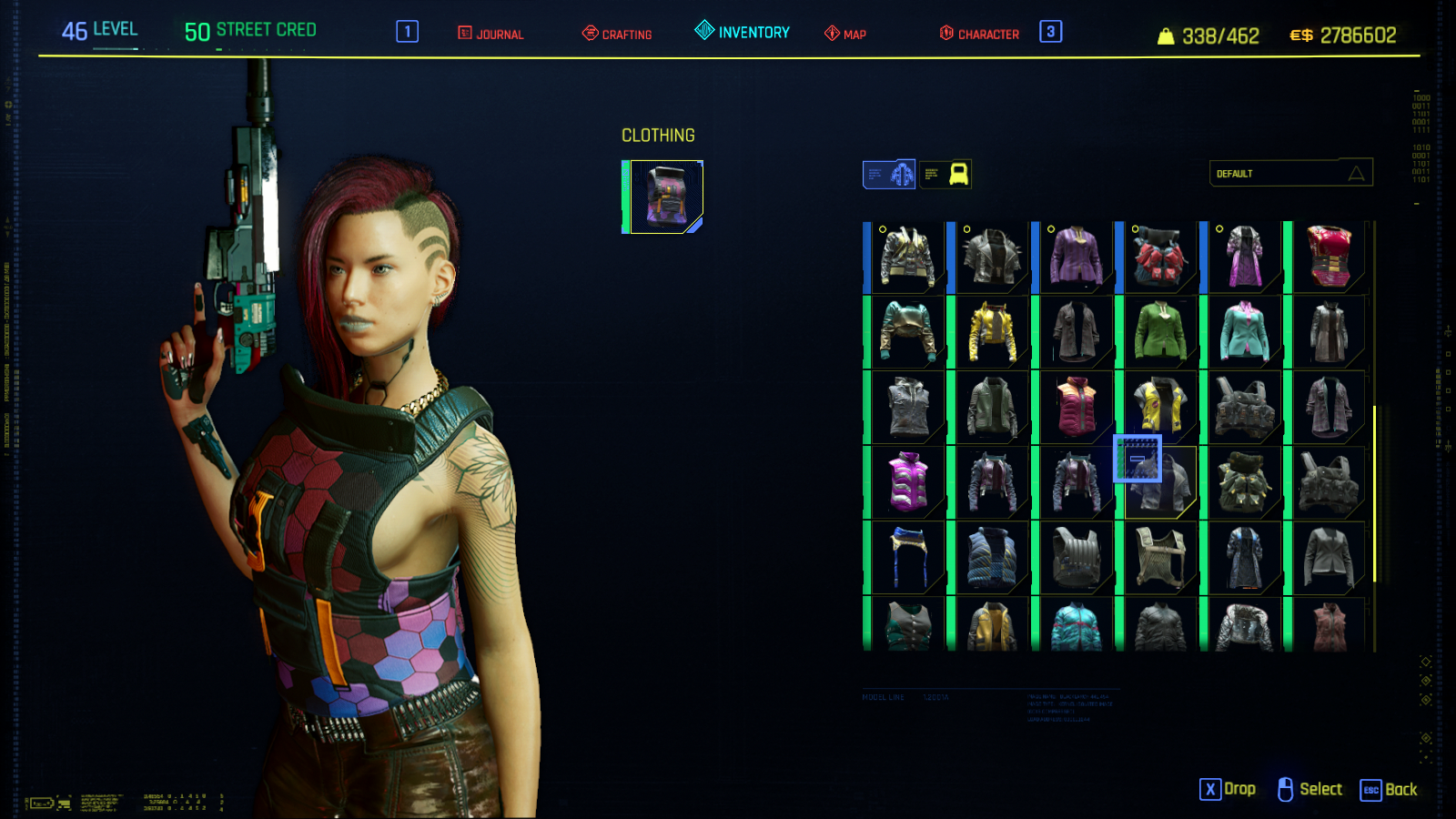The height and width of the screenshot is (819, 1456).
Task: Open the Character menu
Action: click(979, 34)
